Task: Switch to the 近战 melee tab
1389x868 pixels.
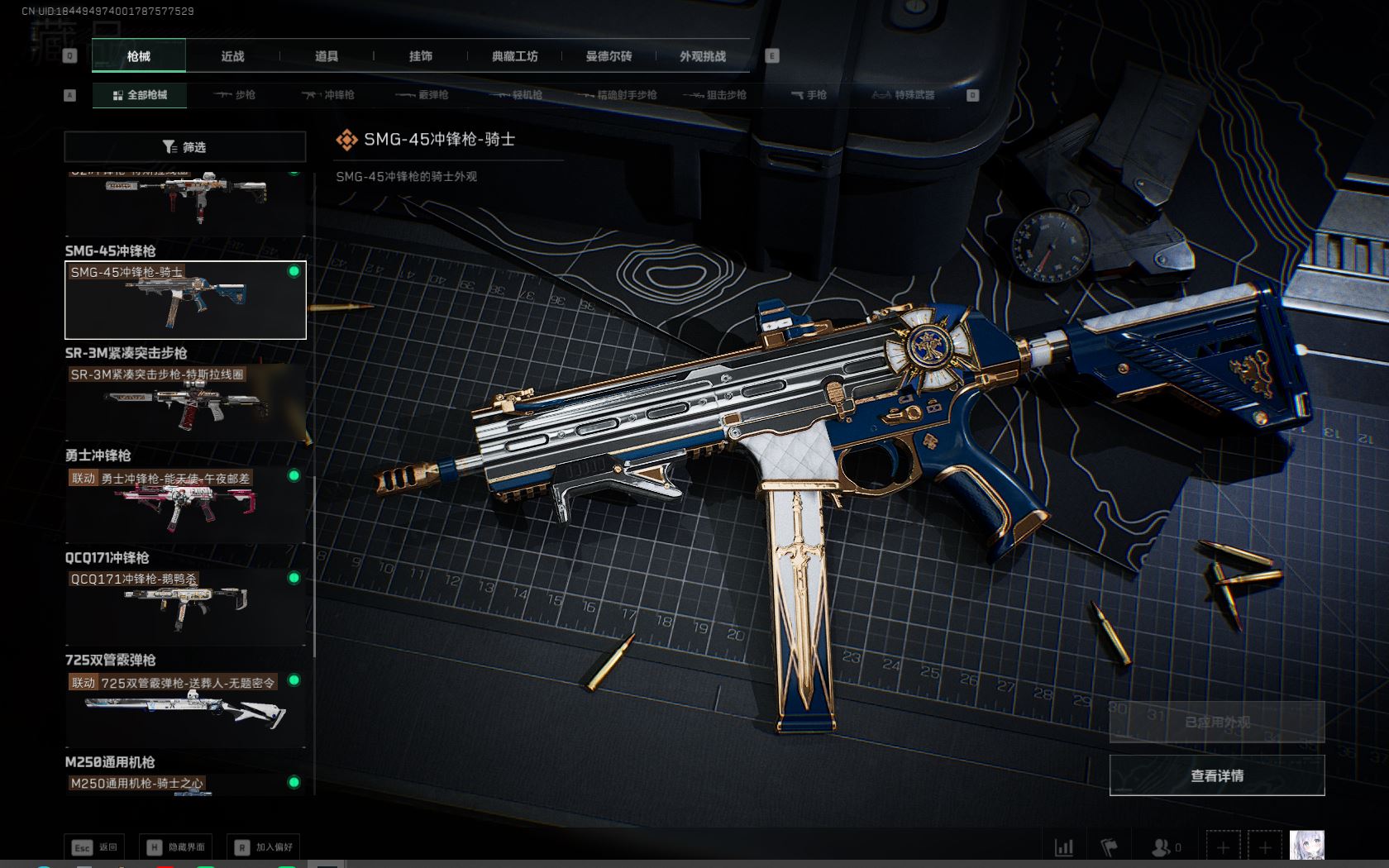Action: (232, 56)
